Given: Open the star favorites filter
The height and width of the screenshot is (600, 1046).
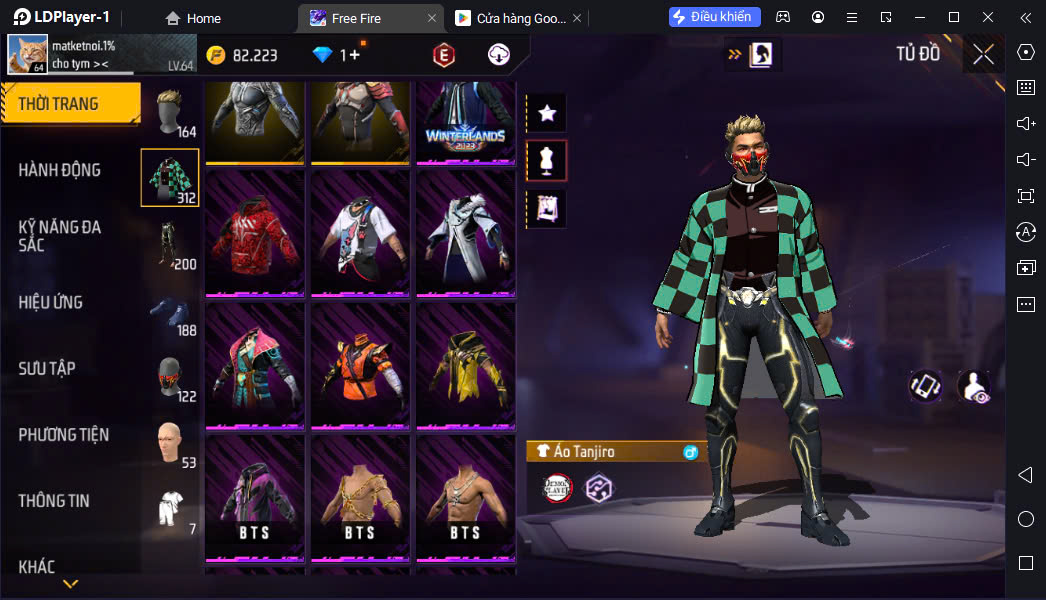Looking at the screenshot, I should click(547, 113).
